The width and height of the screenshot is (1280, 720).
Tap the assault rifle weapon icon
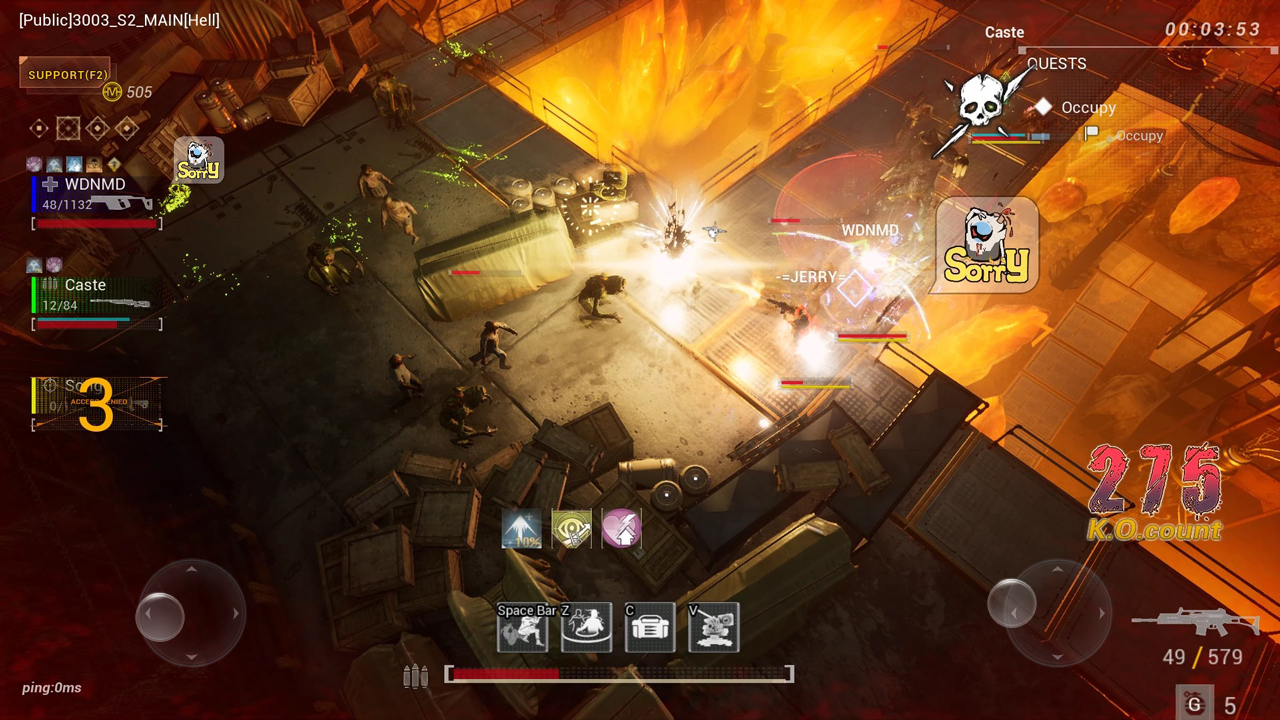1195,623
